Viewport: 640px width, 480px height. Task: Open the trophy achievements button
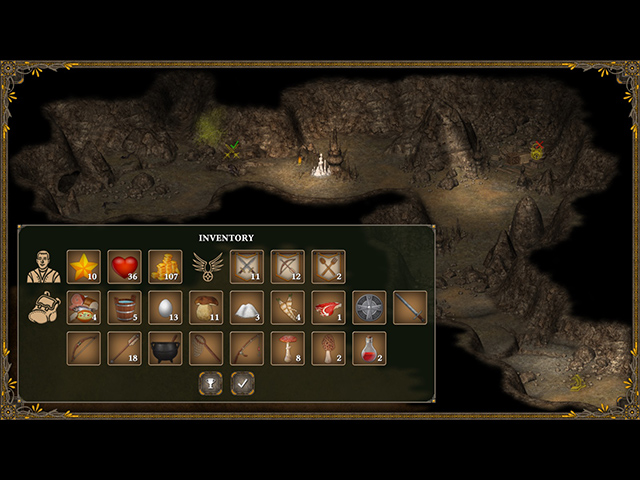click(209, 382)
